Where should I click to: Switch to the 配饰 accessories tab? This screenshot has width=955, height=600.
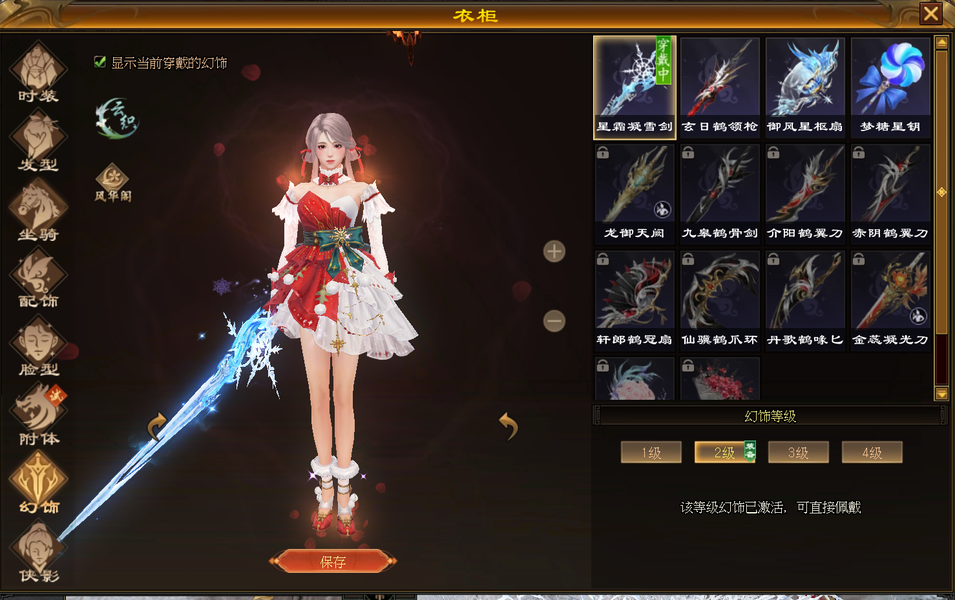pos(38,277)
